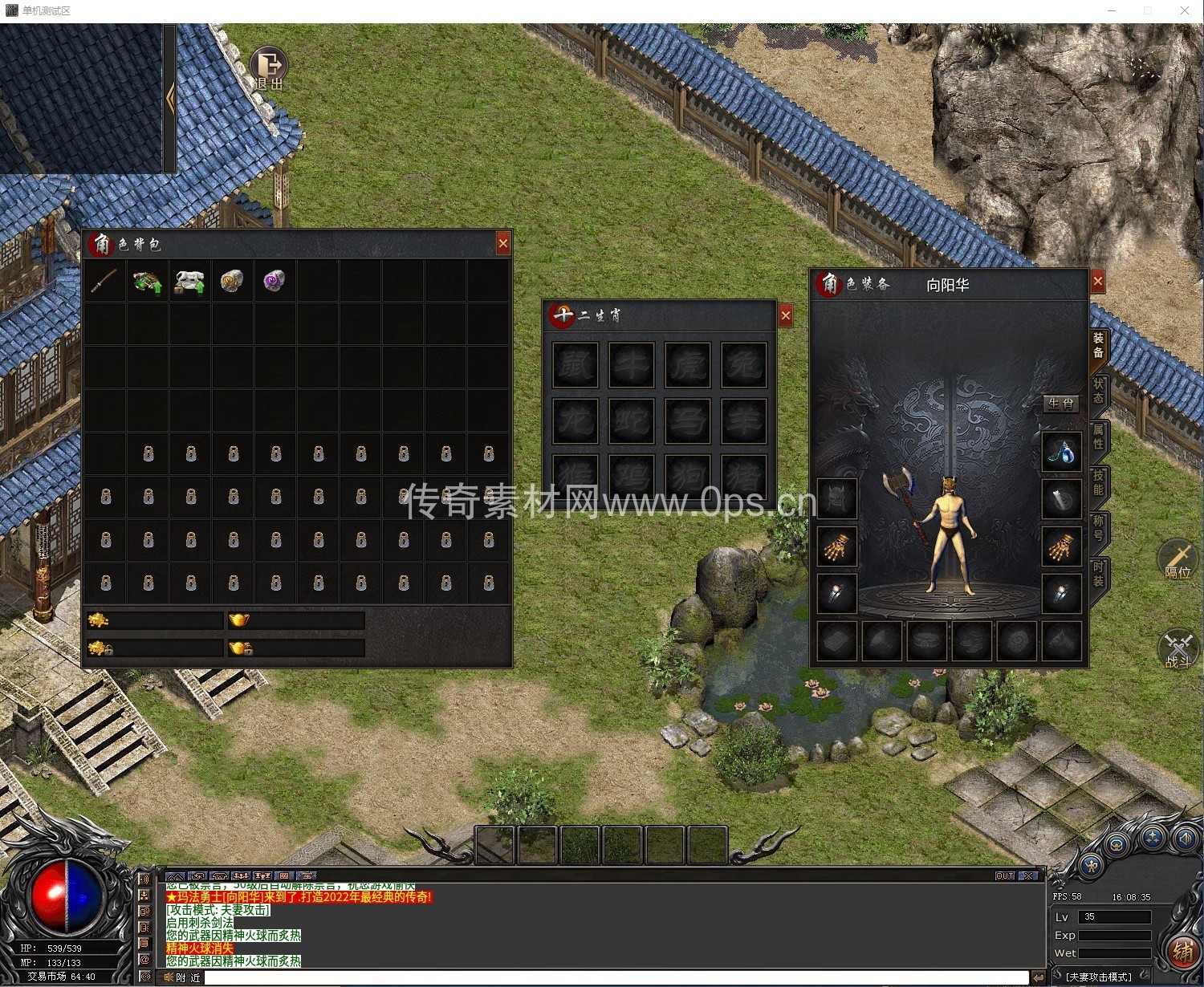Image resolution: width=1204 pixels, height=987 pixels.
Task: Activate the 隔位 sword skill button
Action: 1178,559
